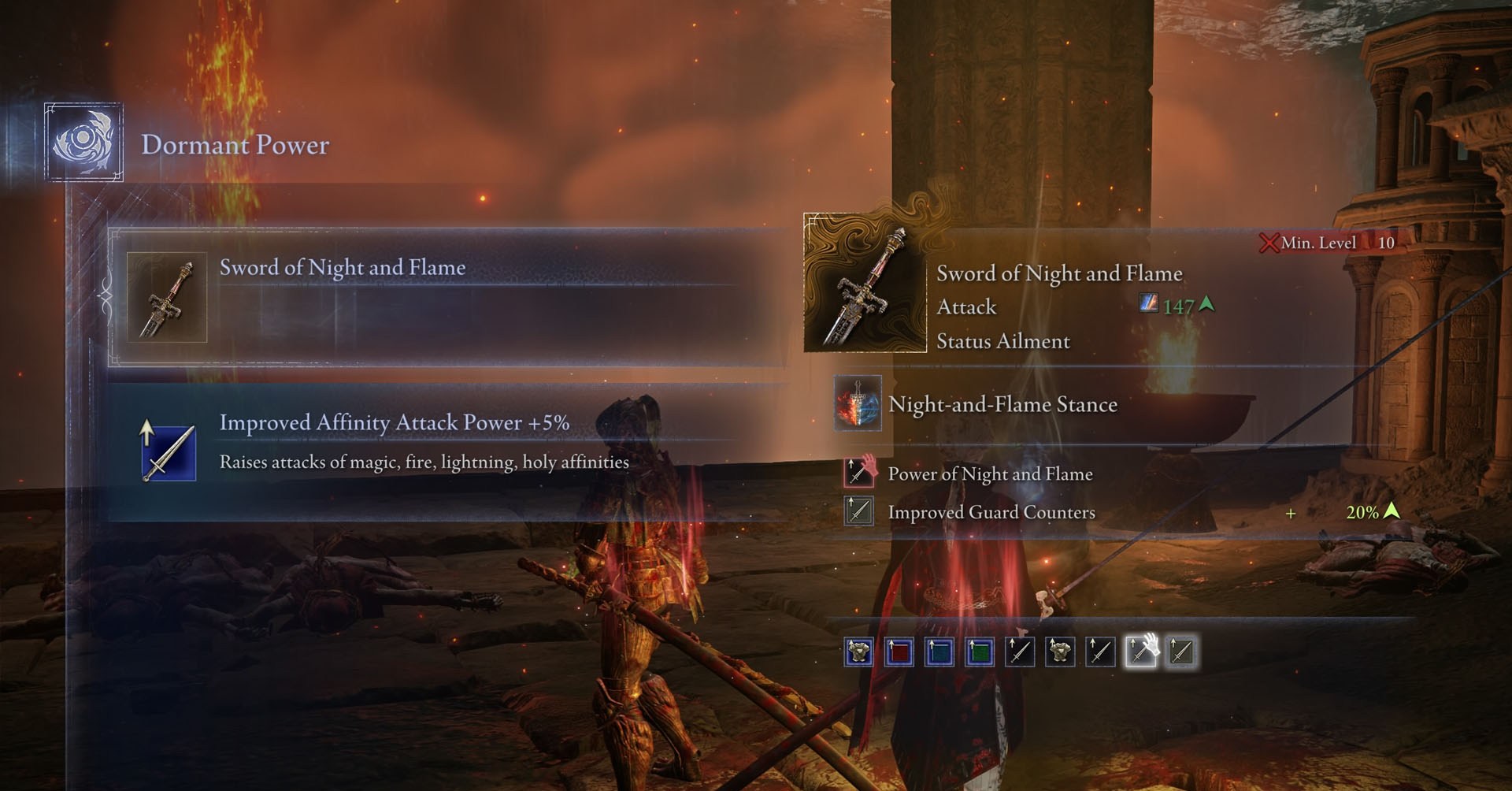Click the Improved Affinity Attack Power sword icon
The width and height of the screenshot is (1512, 791).
167,453
